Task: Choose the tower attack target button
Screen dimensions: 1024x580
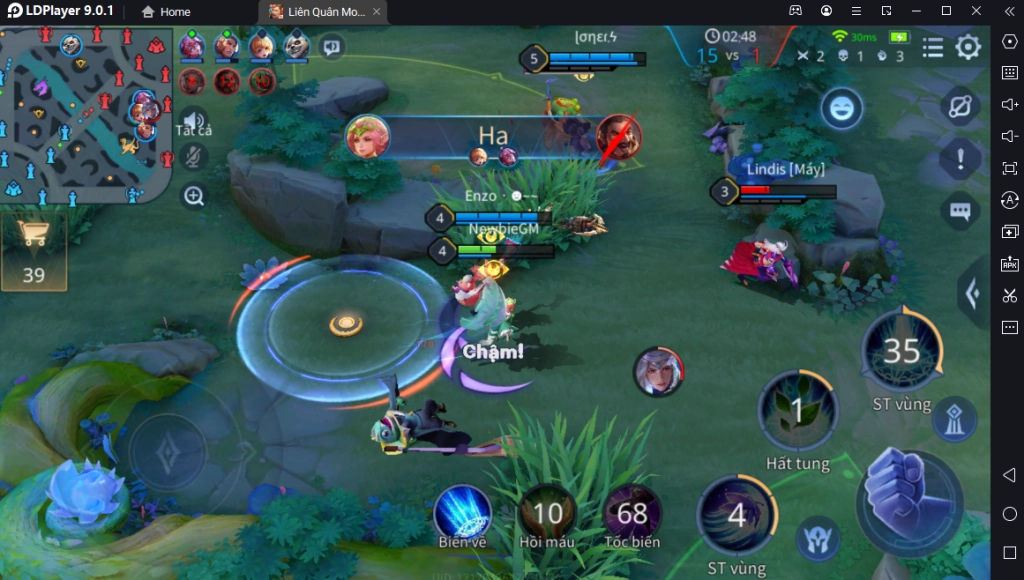Action: [x=953, y=420]
